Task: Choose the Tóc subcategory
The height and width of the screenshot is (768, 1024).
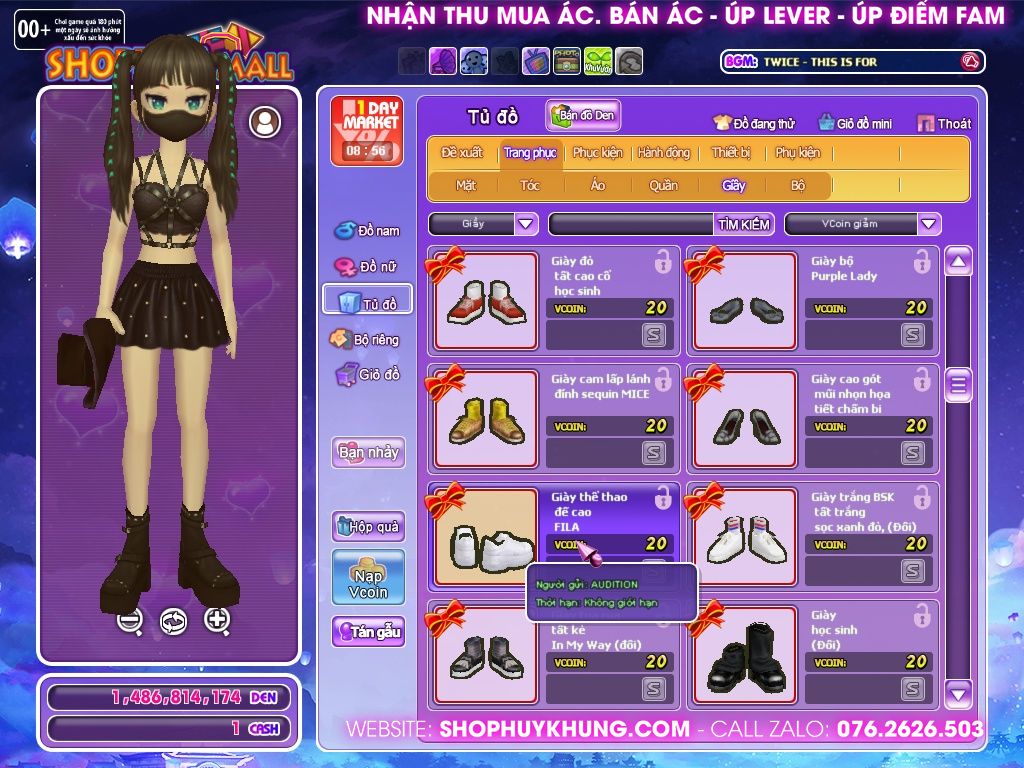Action: click(x=530, y=185)
